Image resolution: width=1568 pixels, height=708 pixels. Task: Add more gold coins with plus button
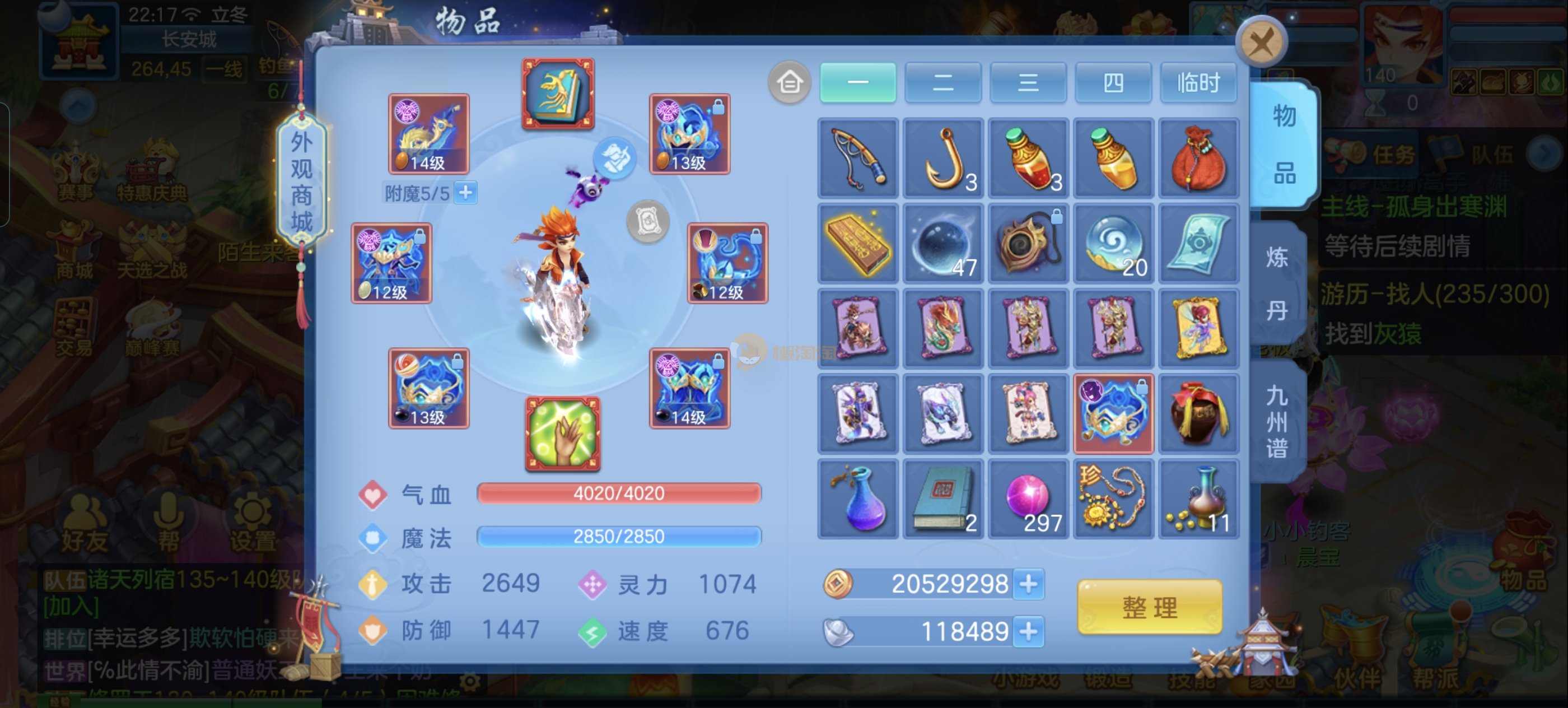coord(1029,584)
